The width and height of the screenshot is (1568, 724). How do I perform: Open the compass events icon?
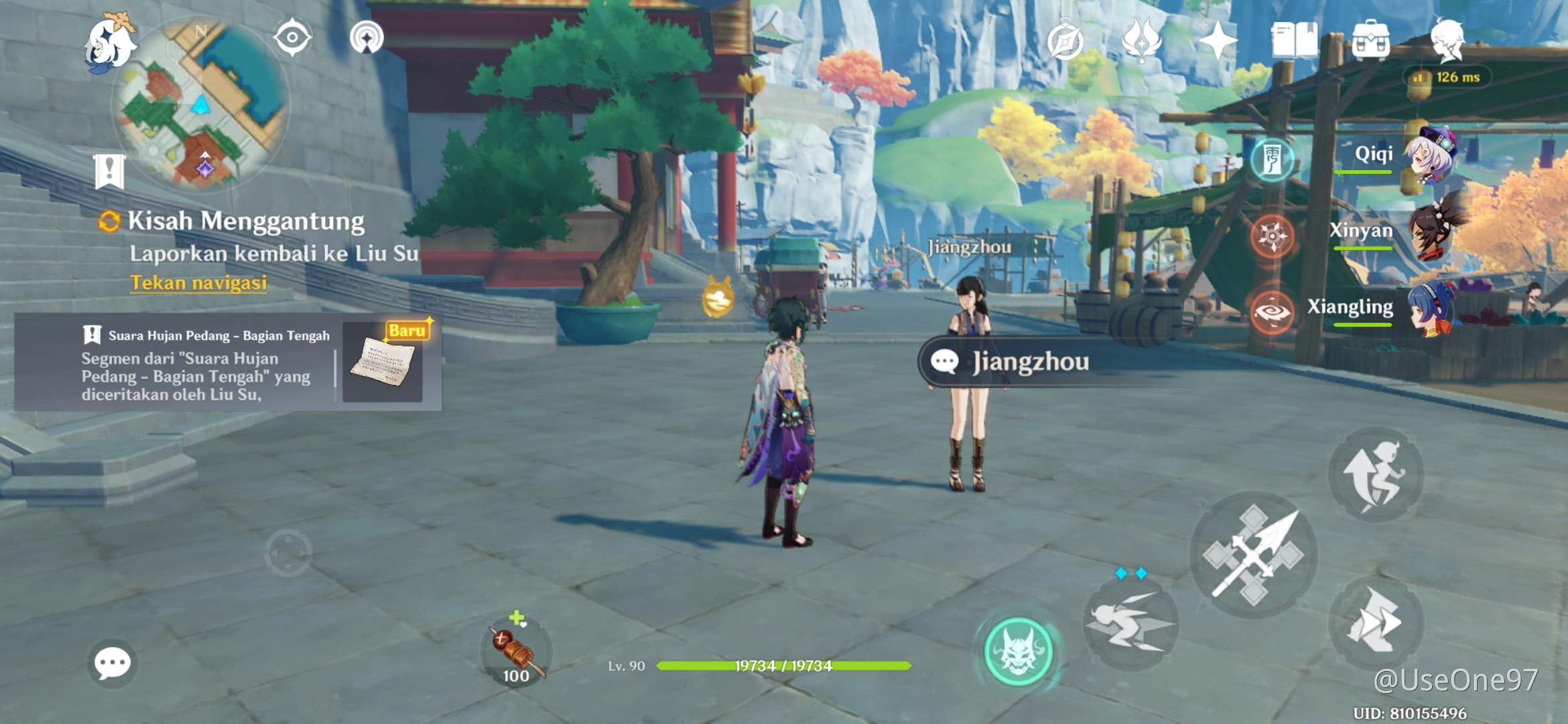tap(1065, 42)
